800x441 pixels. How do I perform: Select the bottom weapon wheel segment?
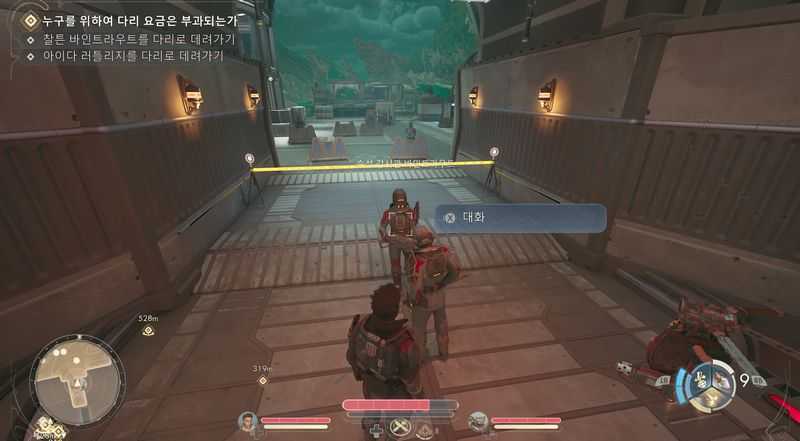coord(713,398)
